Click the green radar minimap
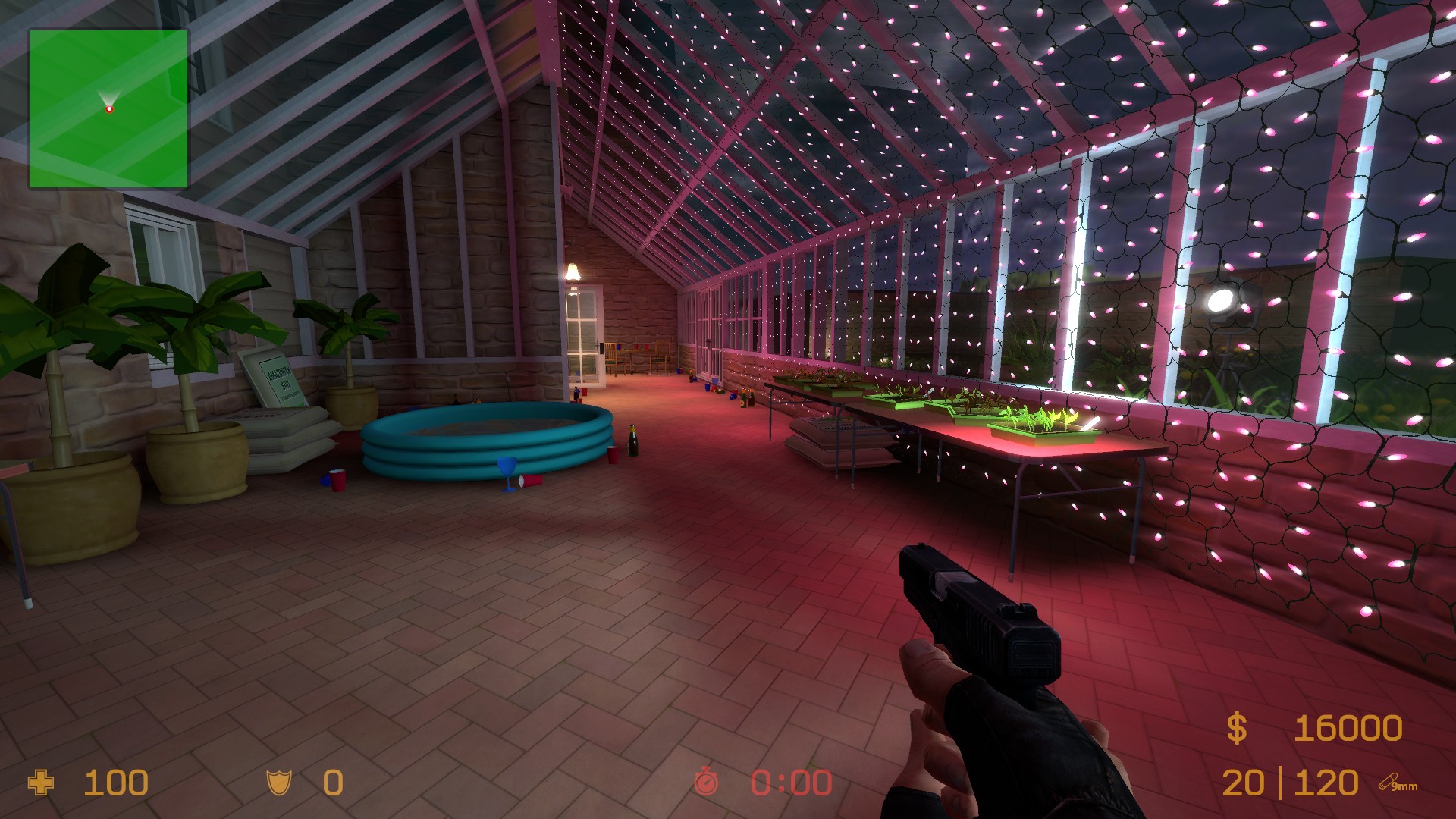The width and height of the screenshot is (1456, 819). (x=108, y=108)
